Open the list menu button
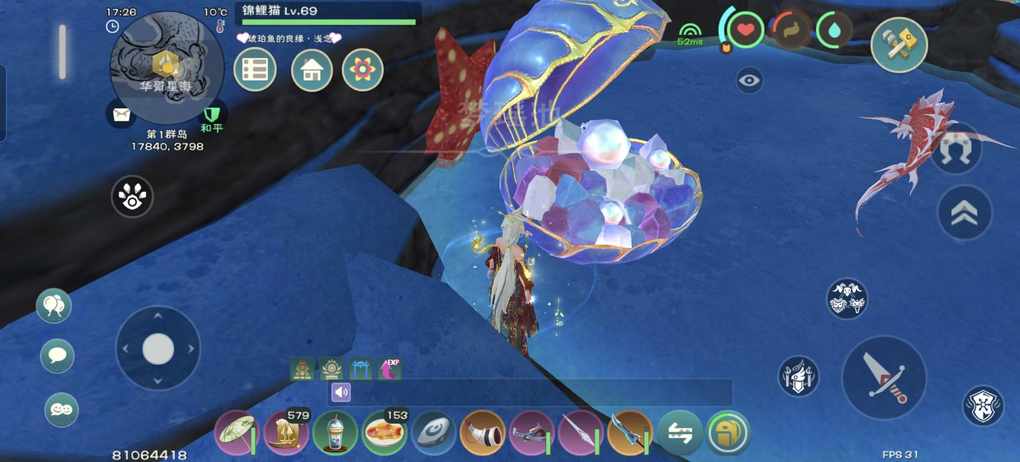 click(255, 70)
